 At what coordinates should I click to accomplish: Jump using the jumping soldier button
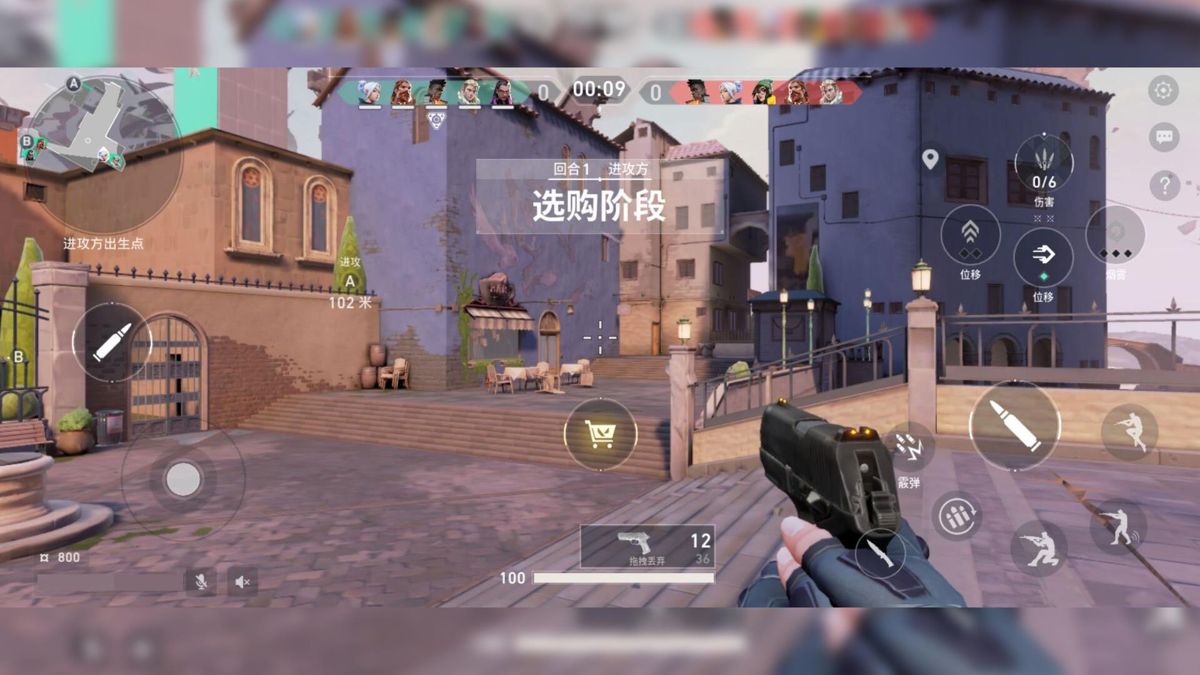tap(1129, 432)
